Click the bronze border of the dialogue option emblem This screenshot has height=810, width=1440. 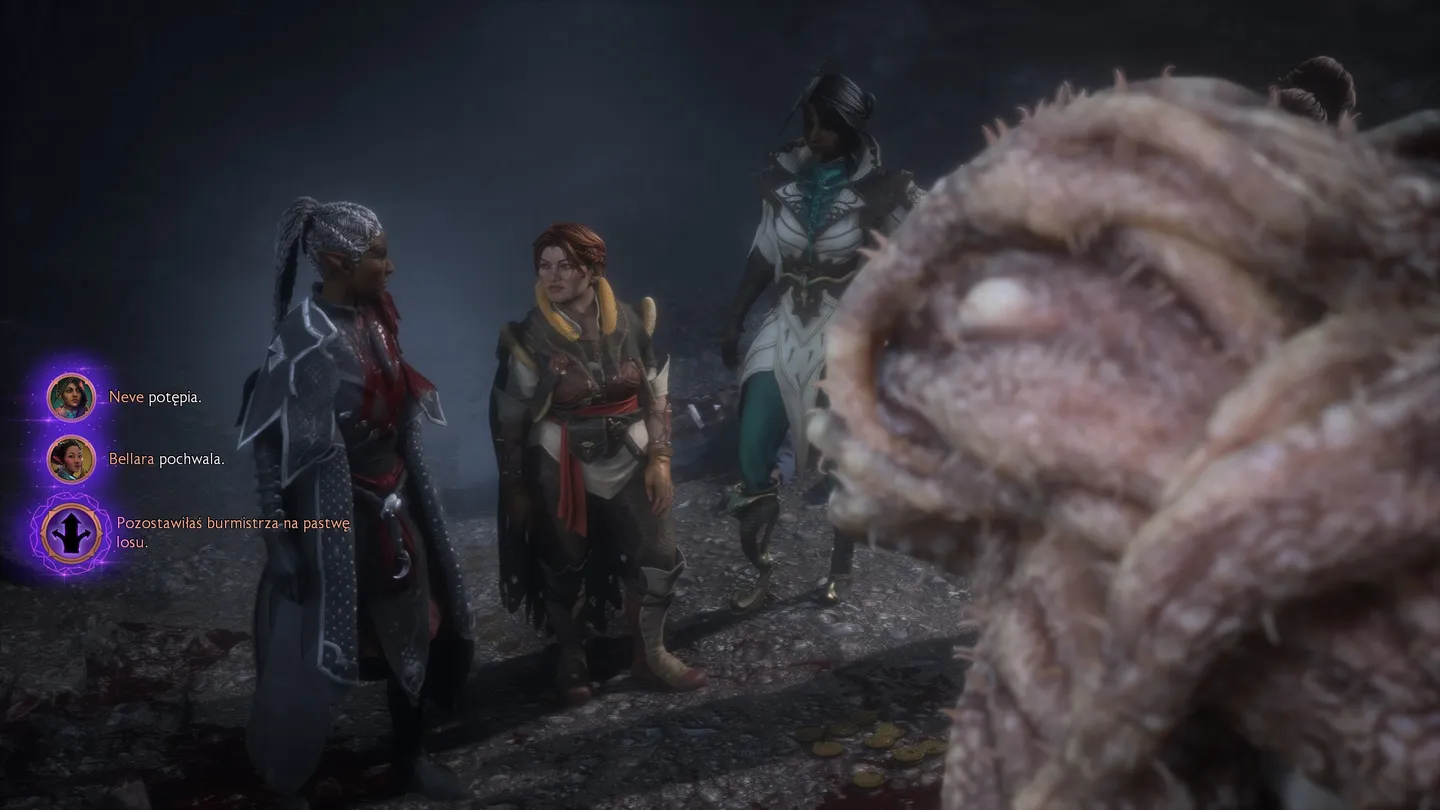(69, 508)
